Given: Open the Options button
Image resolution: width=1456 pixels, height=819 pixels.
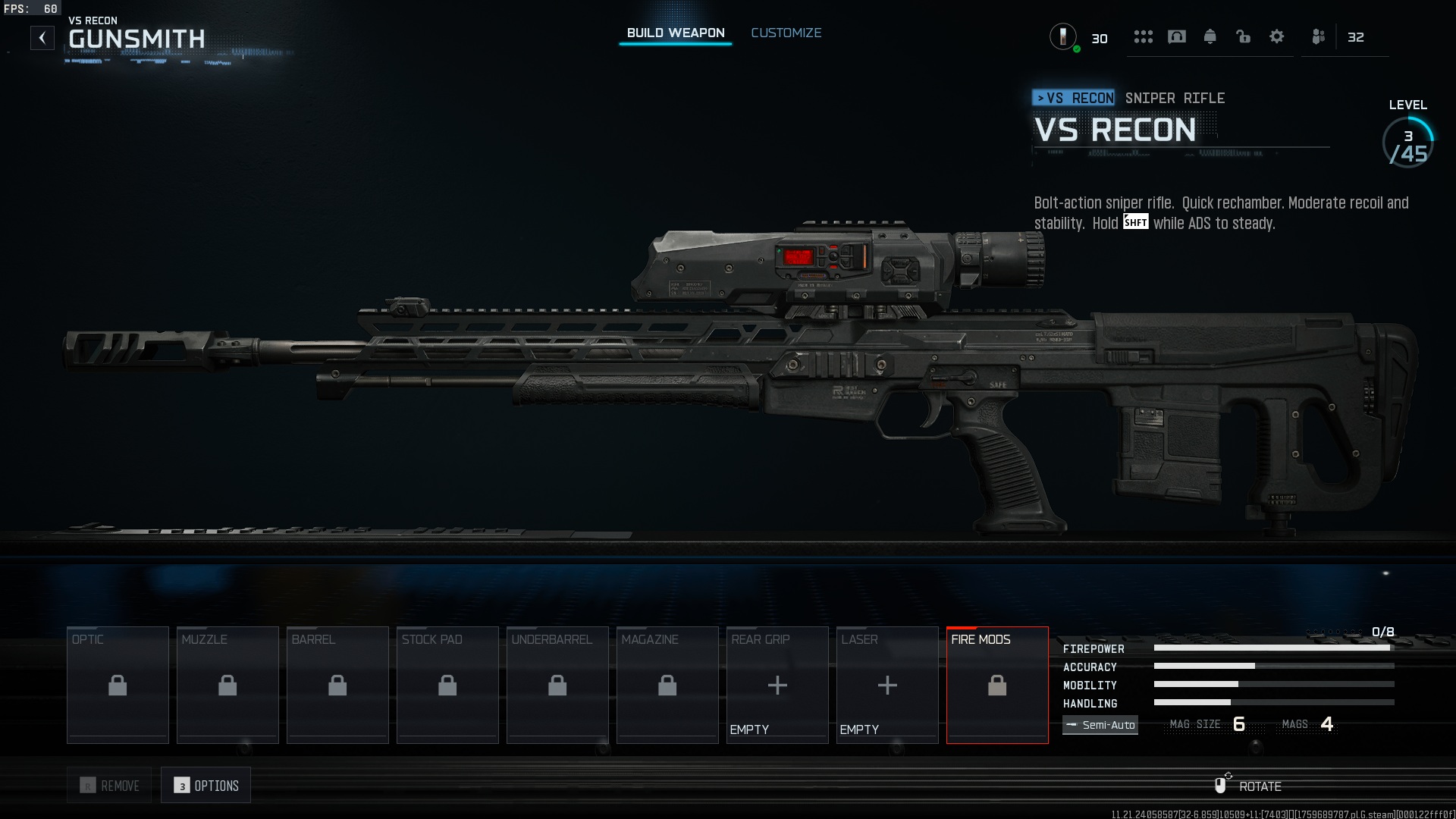Looking at the screenshot, I should coord(206,786).
